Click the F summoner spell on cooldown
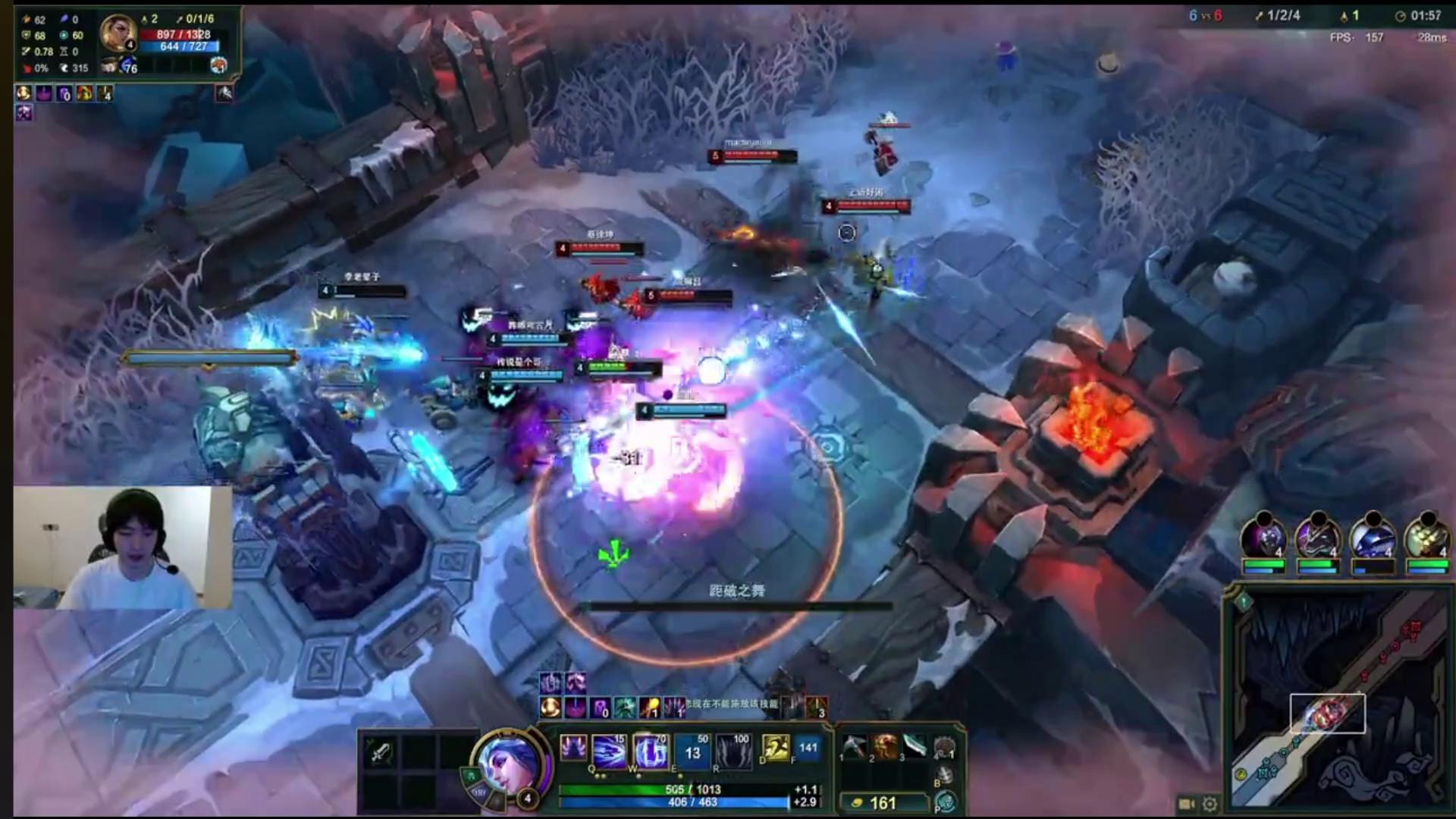The width and height of the screenshot is (1456, 819). (808, 748)
